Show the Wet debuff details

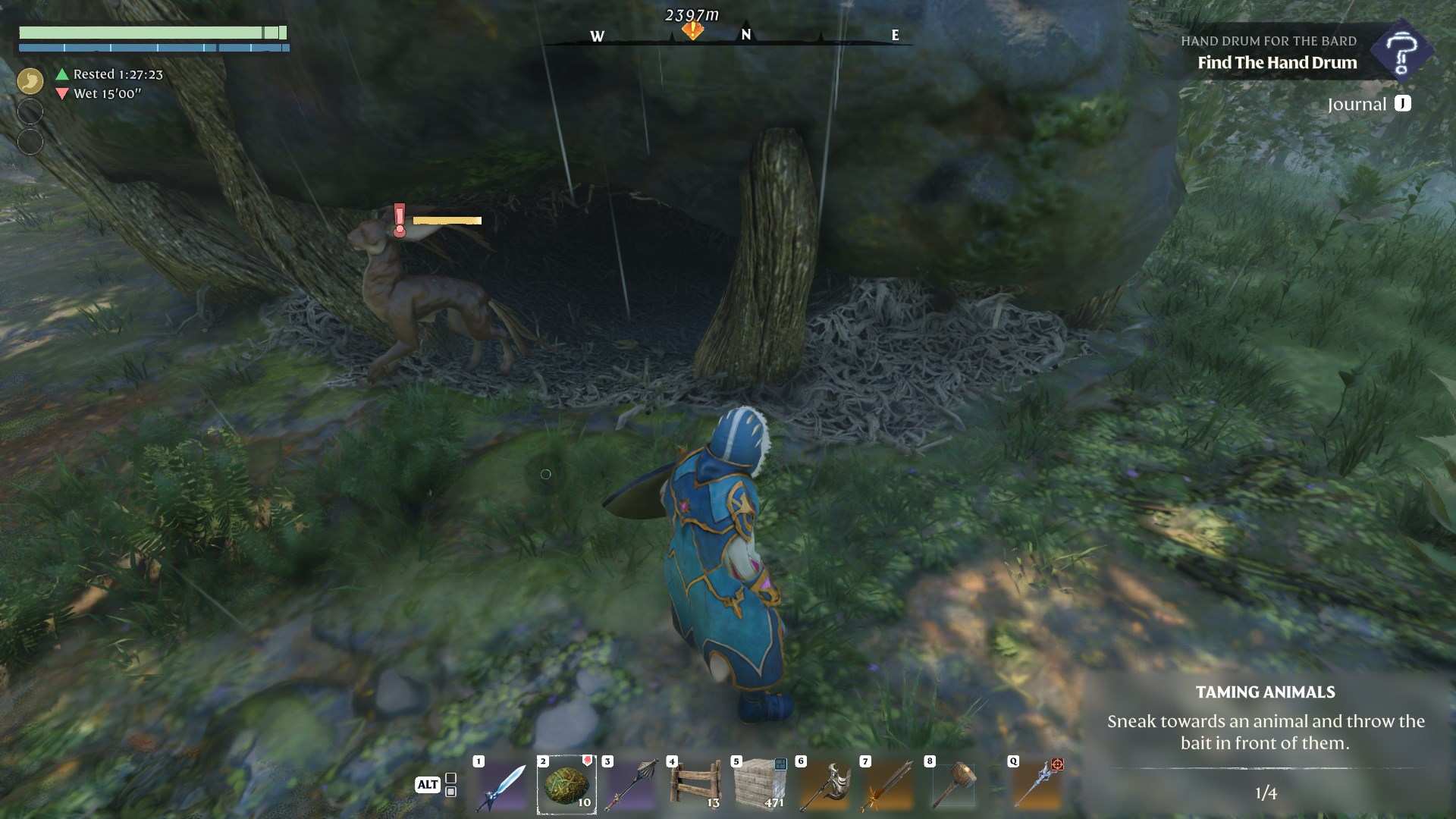(100, 94)
